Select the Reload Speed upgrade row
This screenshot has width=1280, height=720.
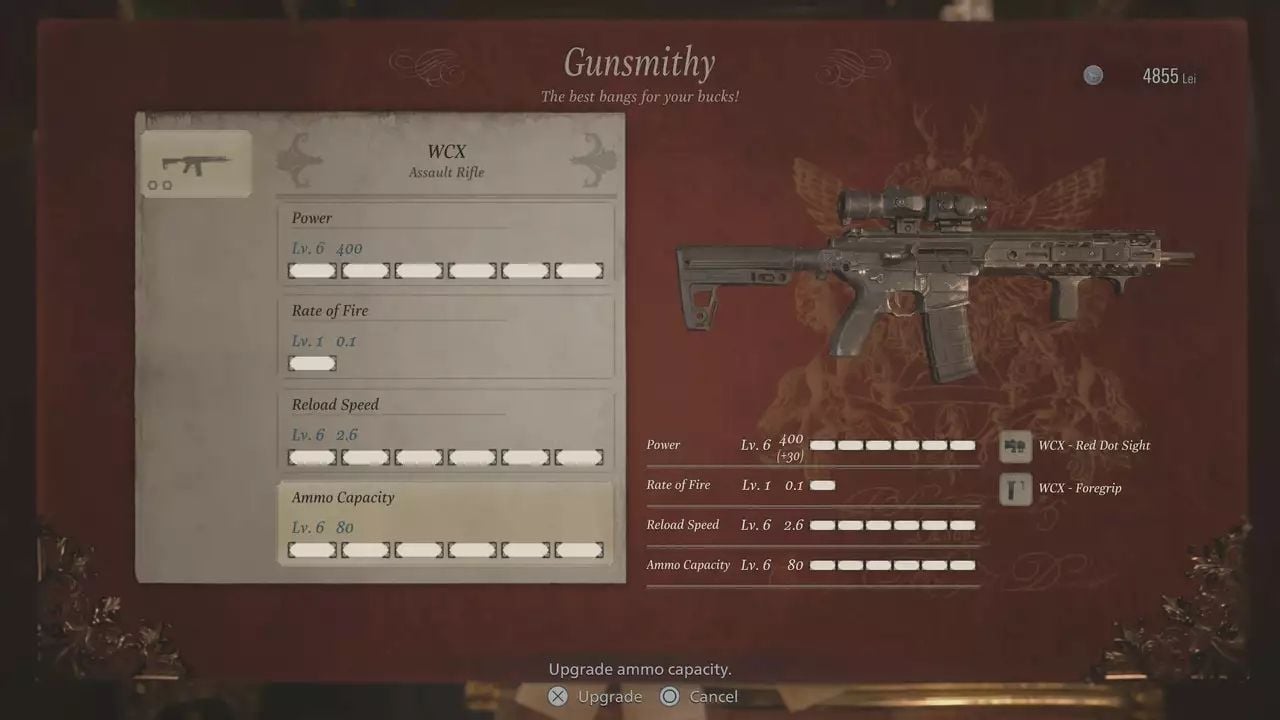445,431
